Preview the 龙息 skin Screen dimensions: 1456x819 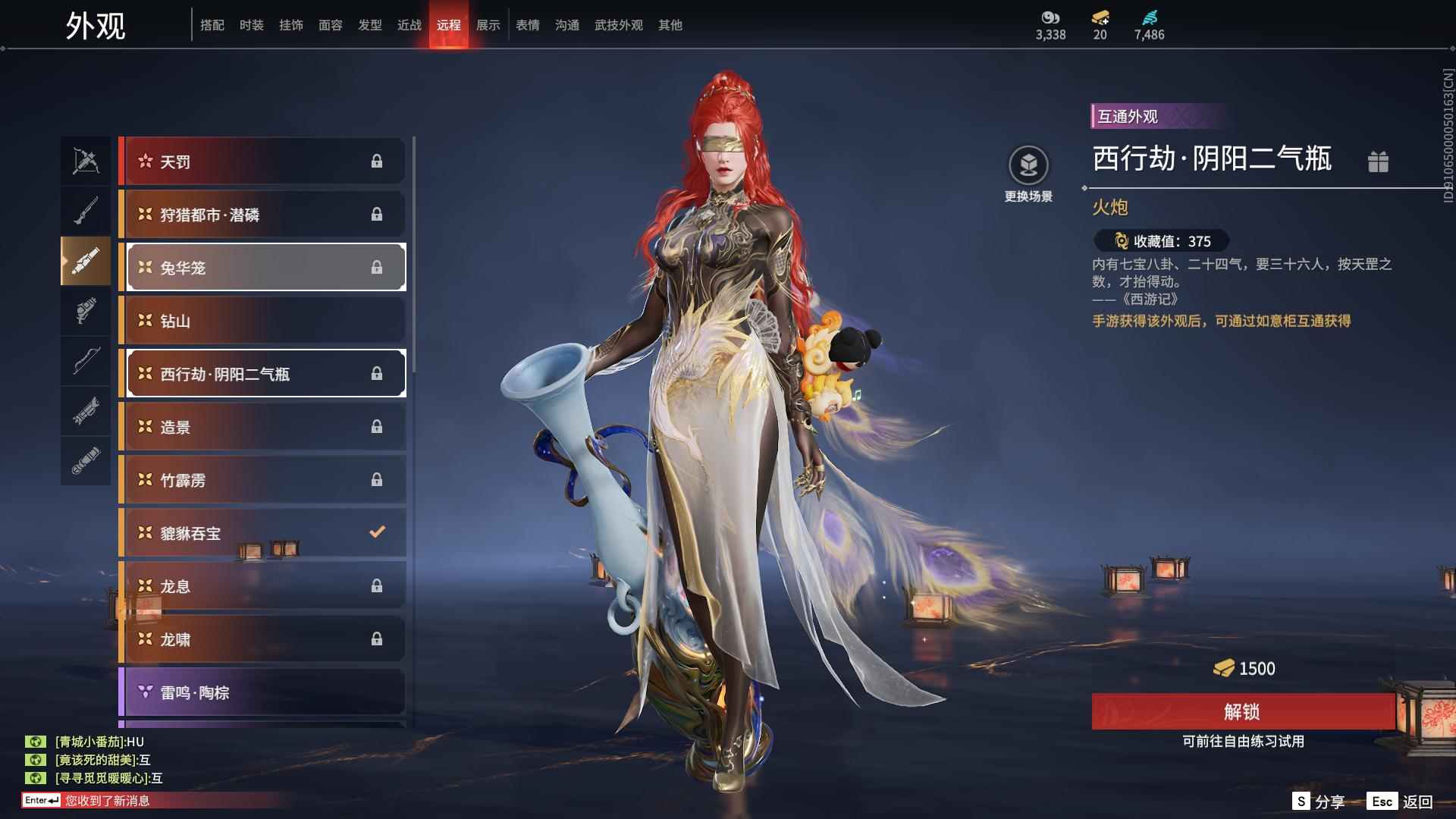(262, 586)
